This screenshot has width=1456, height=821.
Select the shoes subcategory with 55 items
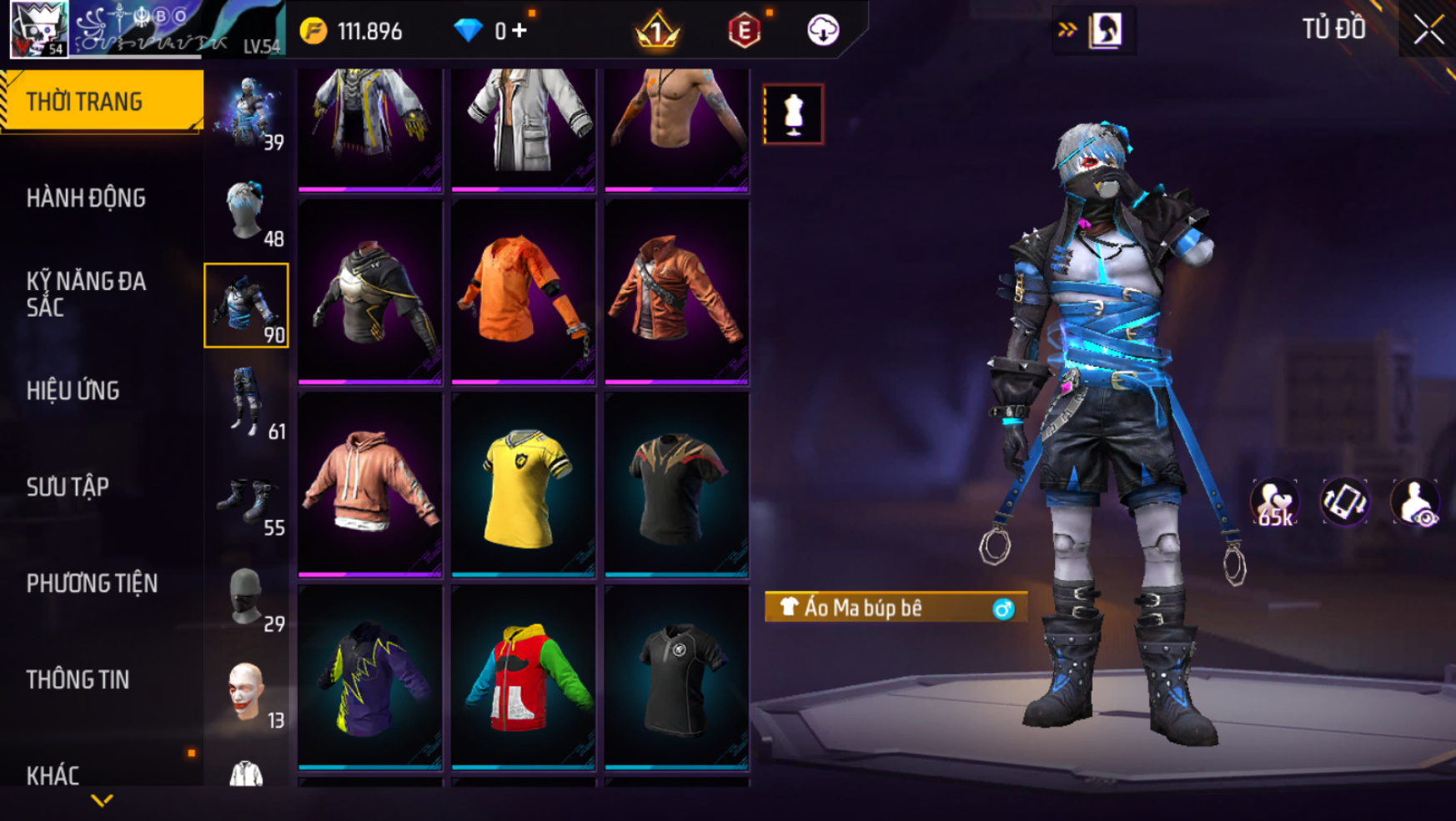pos(247,499)
